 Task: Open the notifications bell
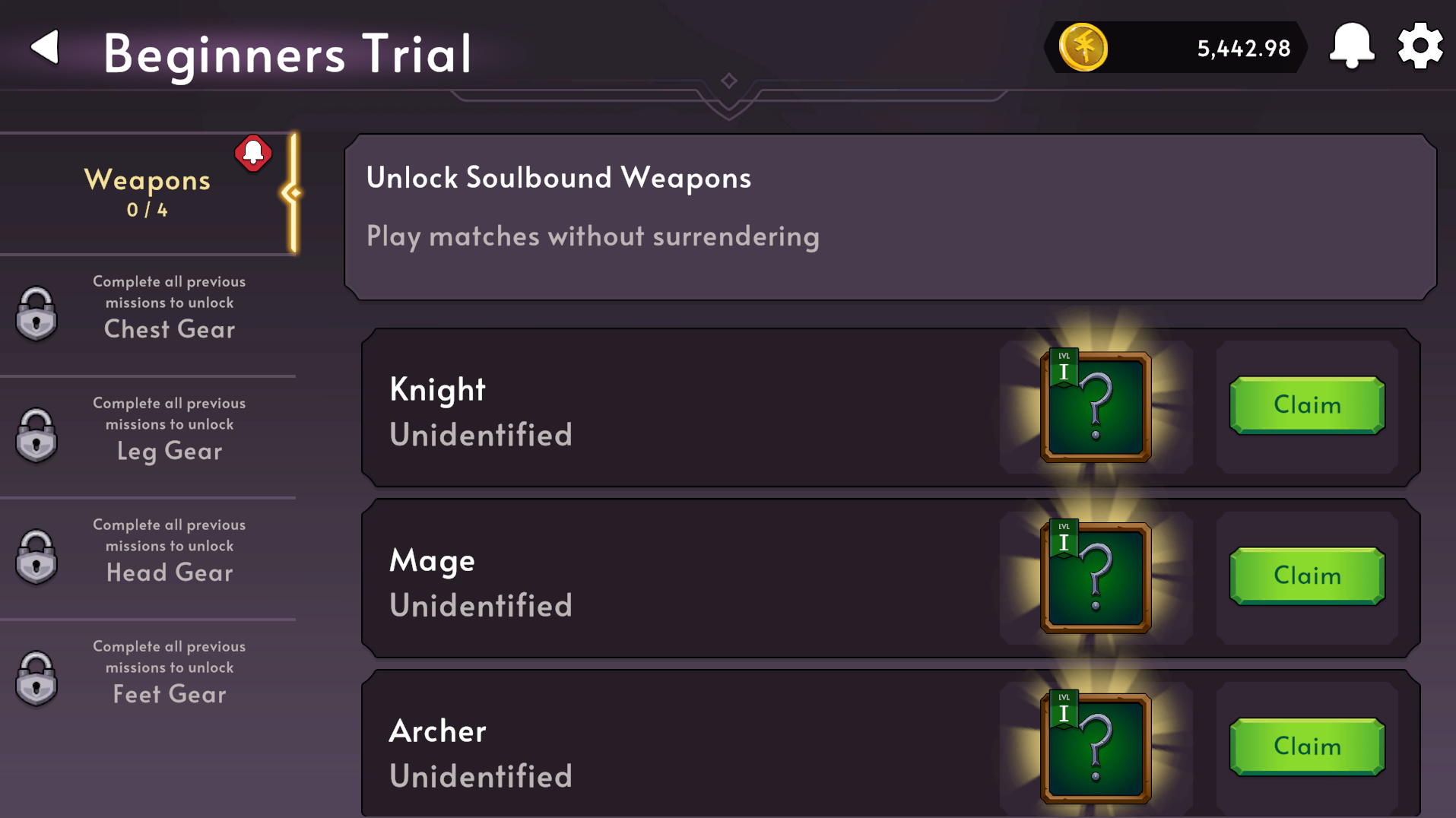tap(1350, 46)
